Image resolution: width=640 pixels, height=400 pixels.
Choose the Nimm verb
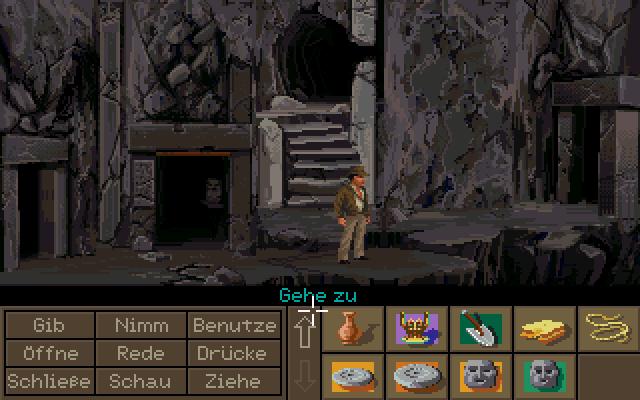point(141,325)
